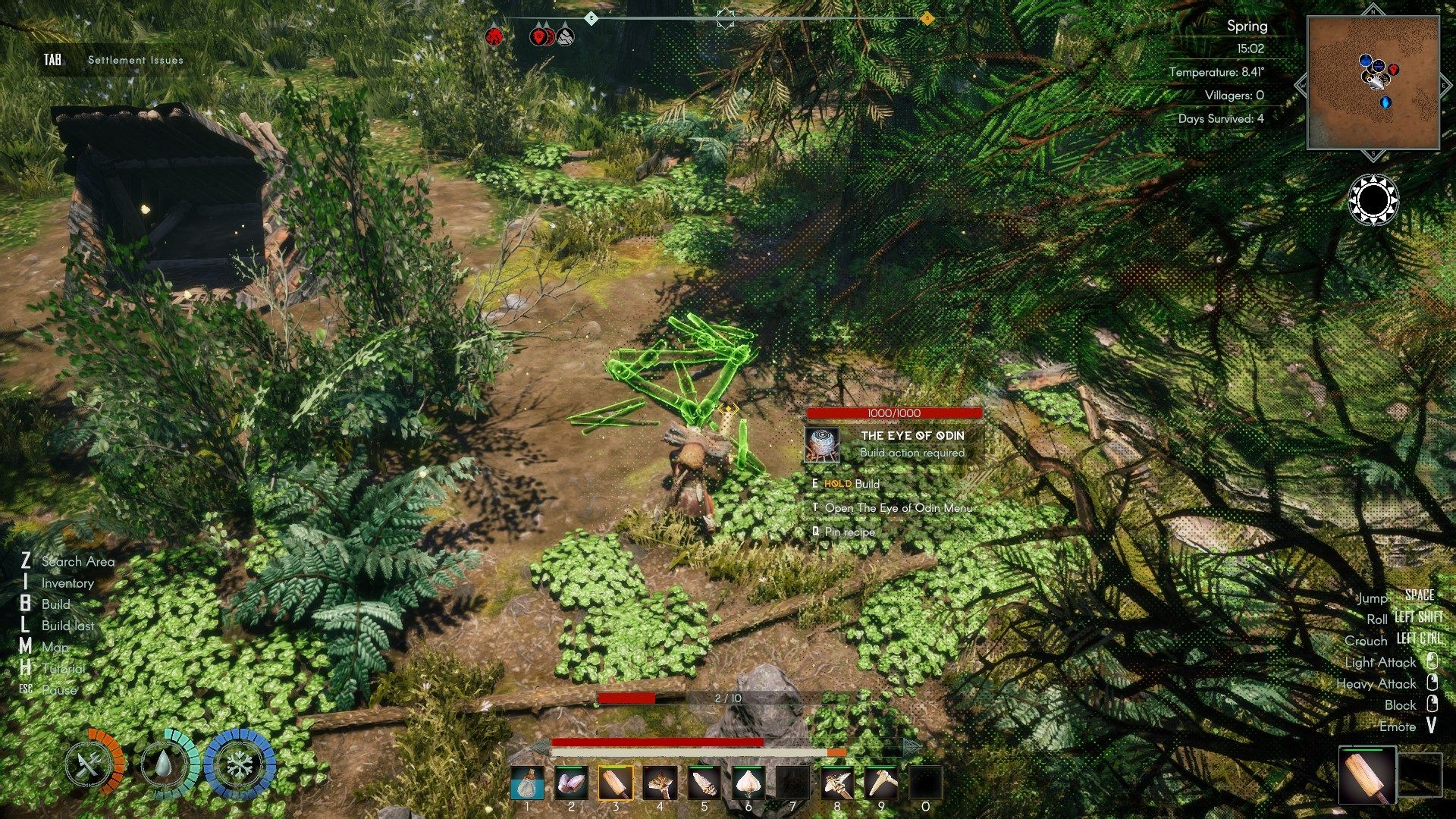Select the white garlic bulb hotbar slot

click(x=748, y=783)
